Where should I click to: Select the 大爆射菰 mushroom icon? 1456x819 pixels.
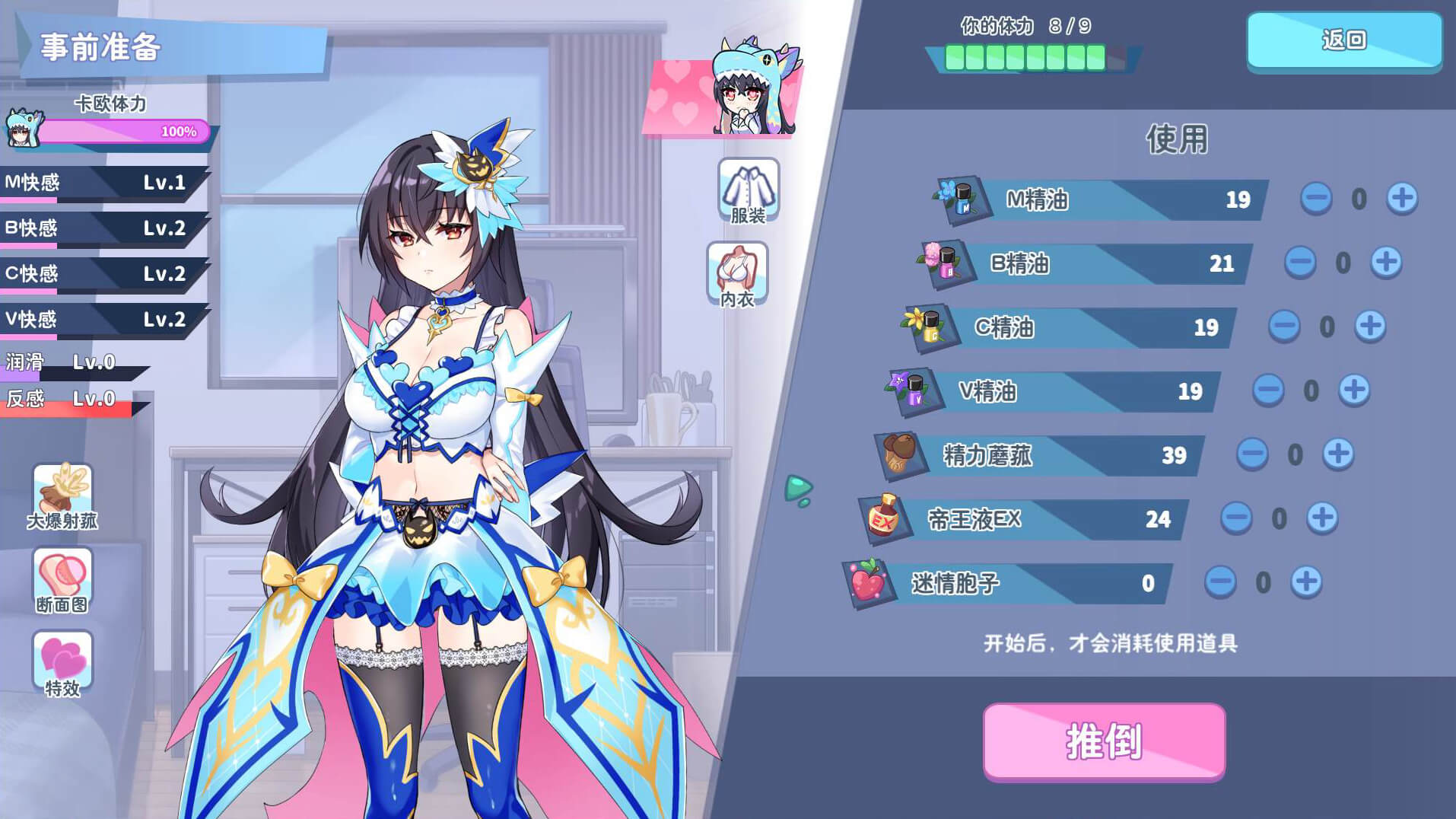click(62, 496)
